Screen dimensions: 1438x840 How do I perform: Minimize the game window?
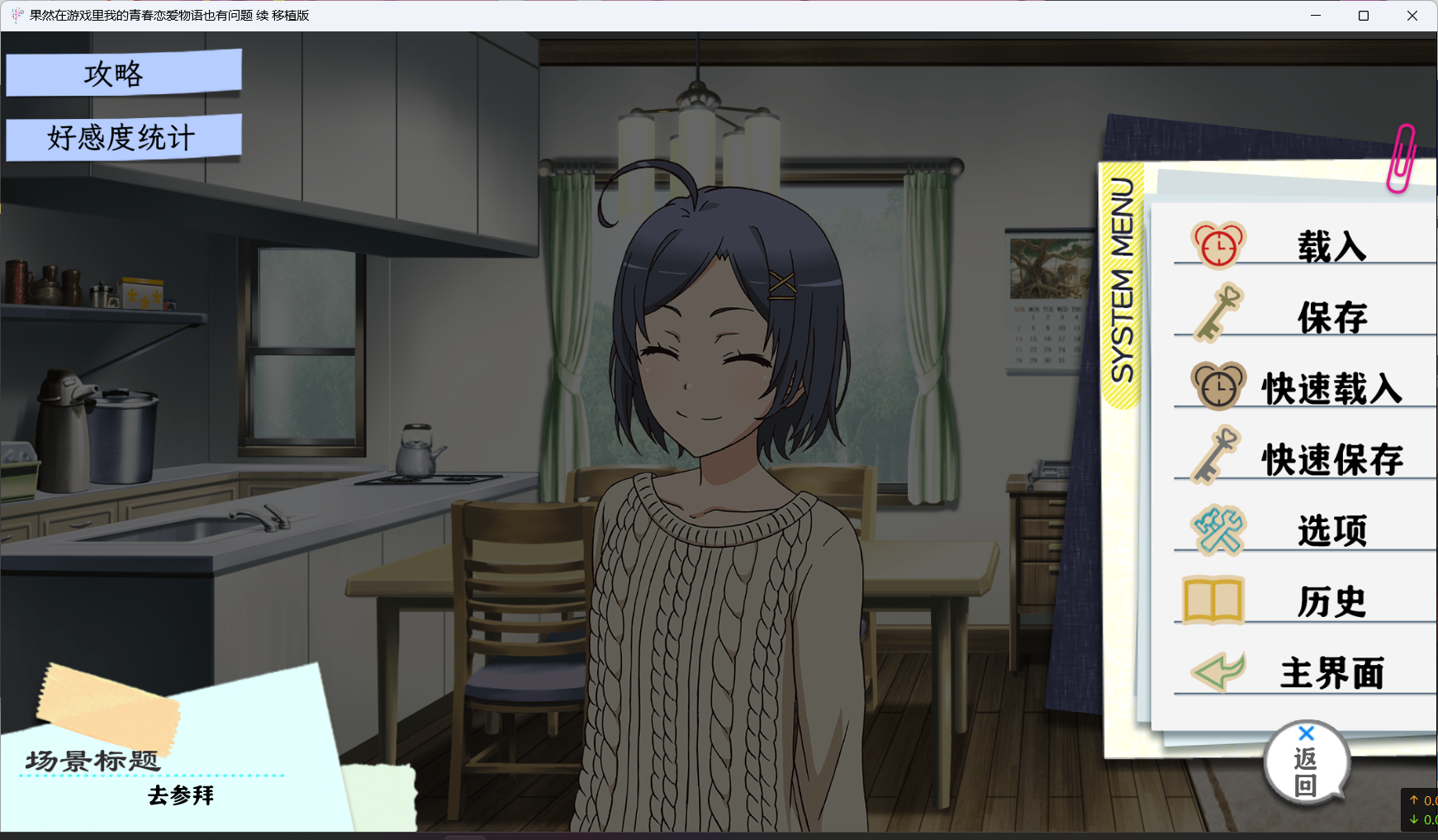click(x=1316, y=16)
